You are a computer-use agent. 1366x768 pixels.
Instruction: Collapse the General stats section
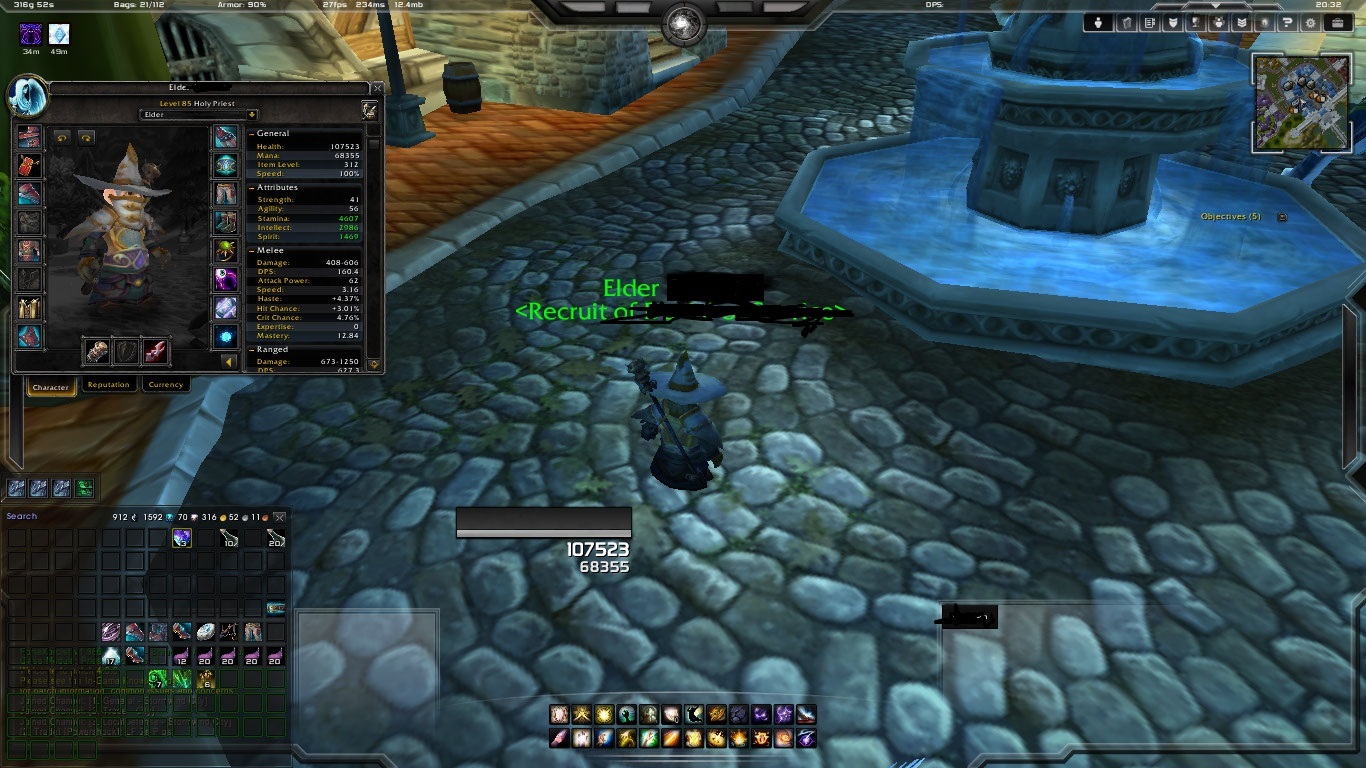(x=251, y=133)
